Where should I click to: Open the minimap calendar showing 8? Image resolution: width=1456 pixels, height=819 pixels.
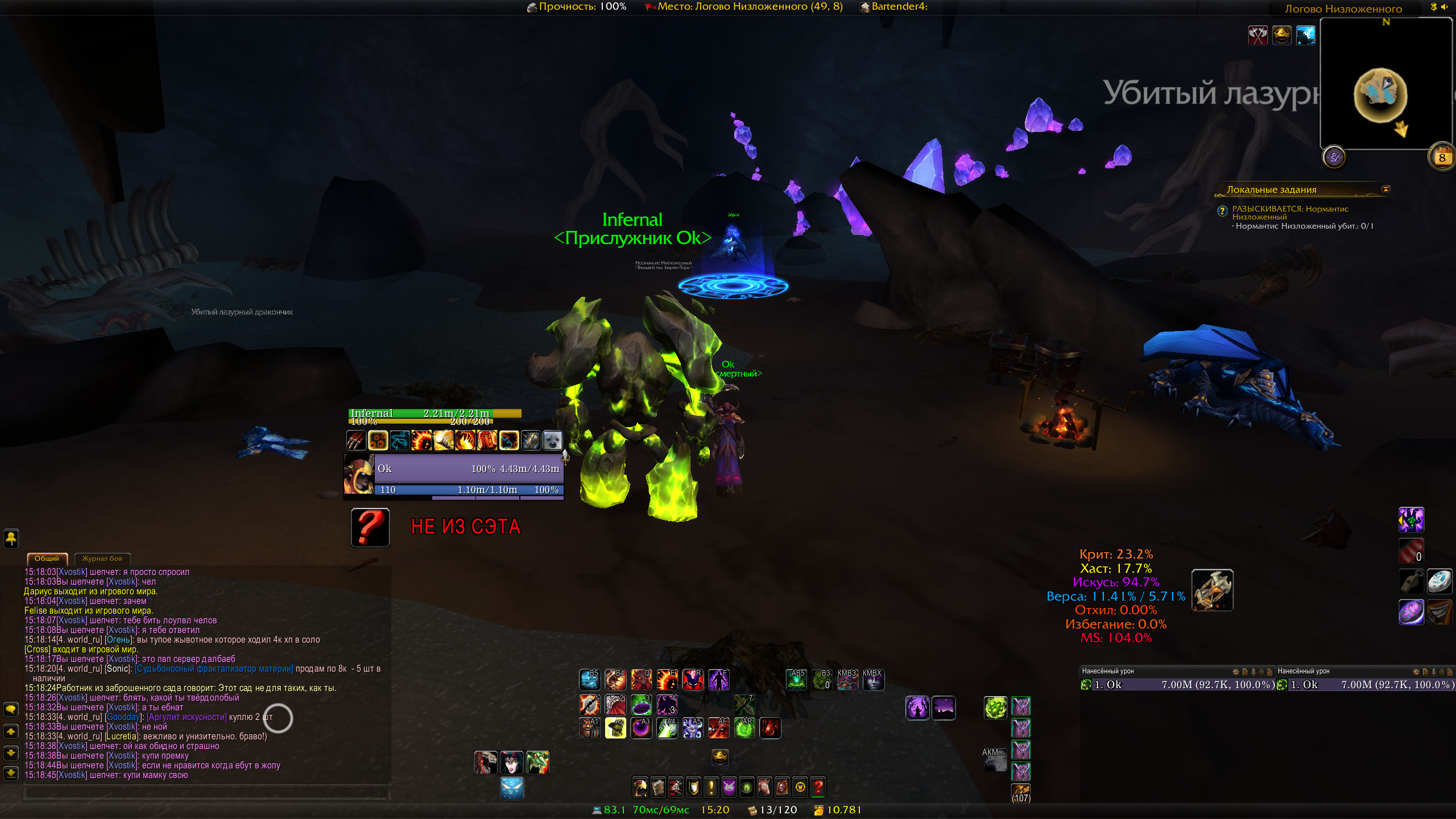click(x=1441, y=158)
